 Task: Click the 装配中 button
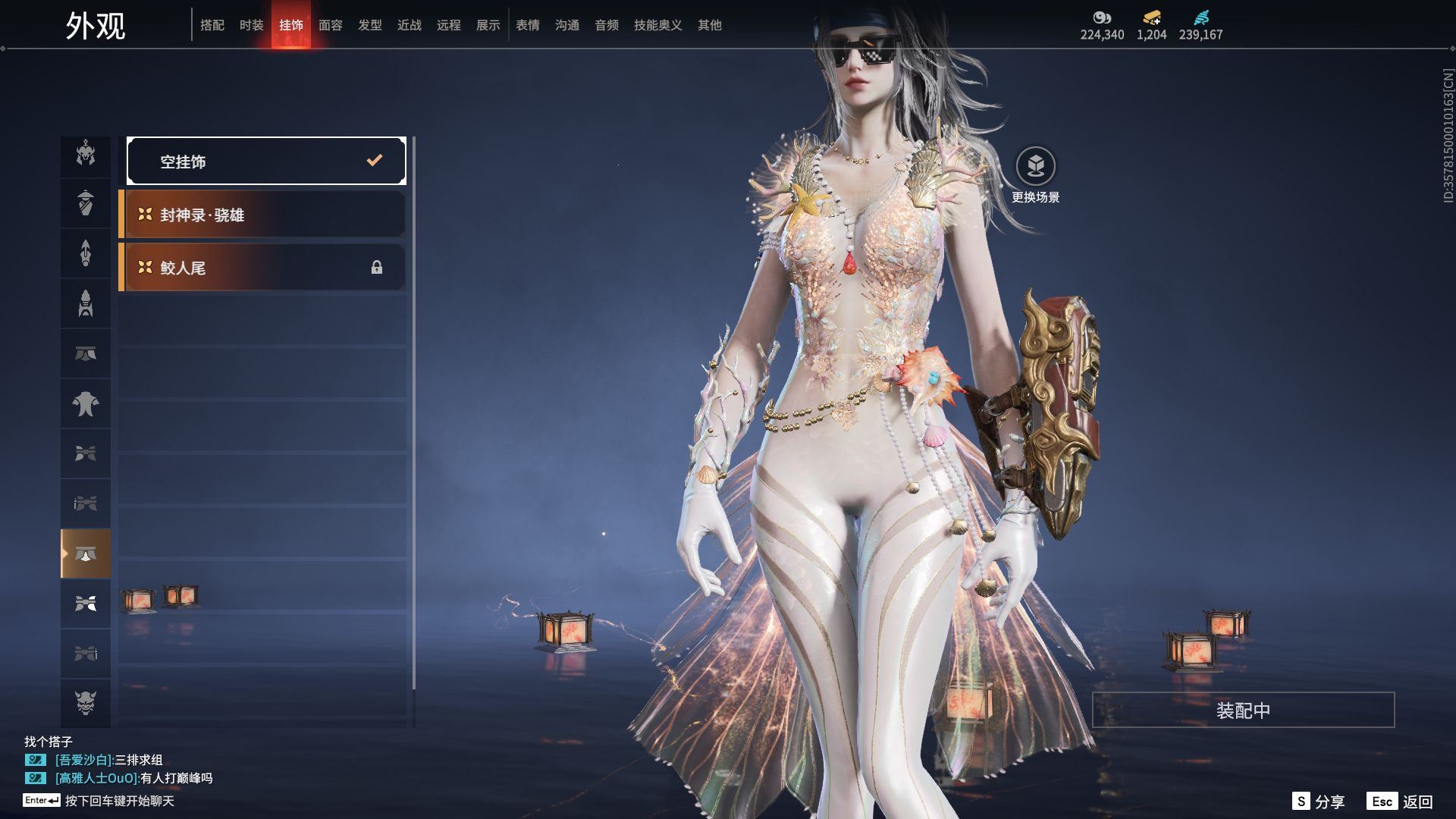click(x=1243, y=710)
